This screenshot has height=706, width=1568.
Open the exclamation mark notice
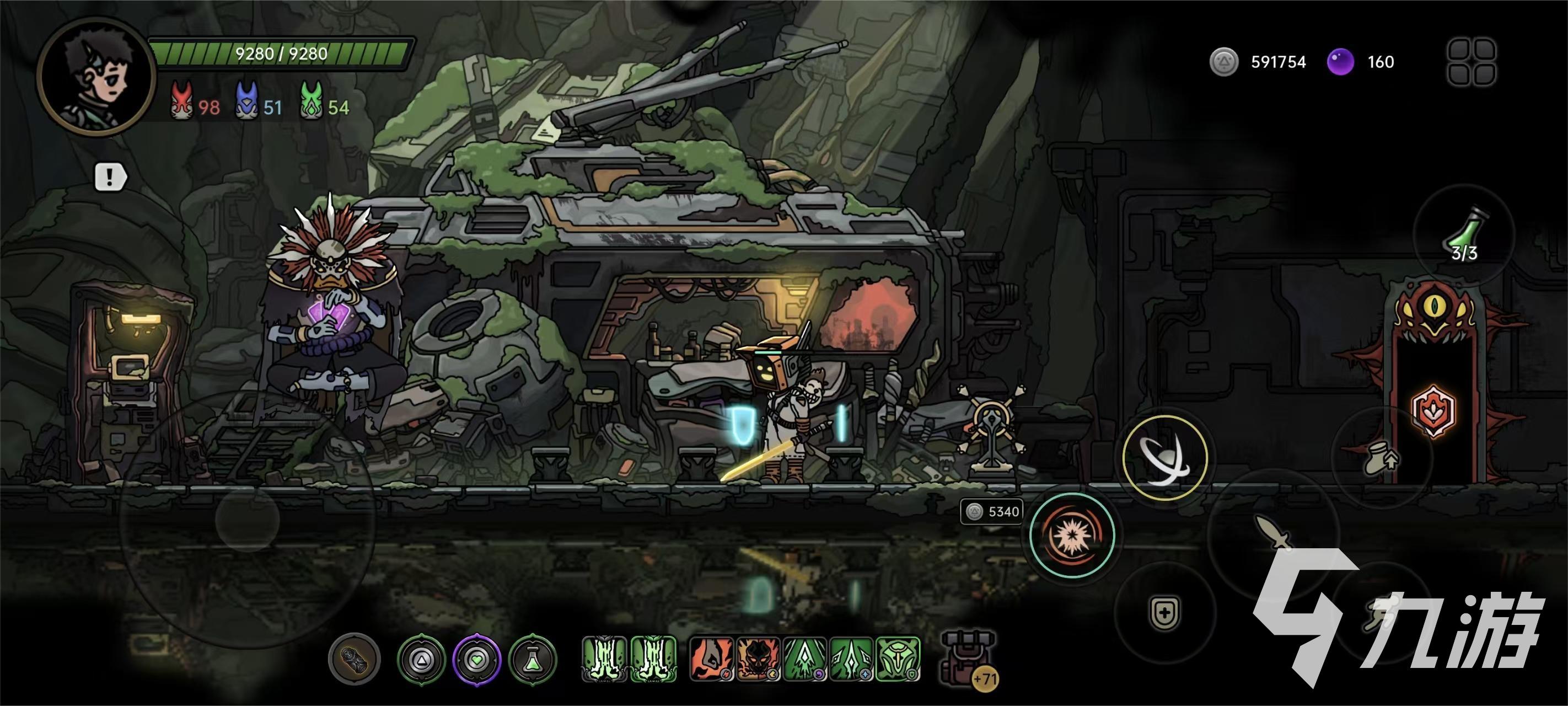pyautogui.click(x=110, y=177)
